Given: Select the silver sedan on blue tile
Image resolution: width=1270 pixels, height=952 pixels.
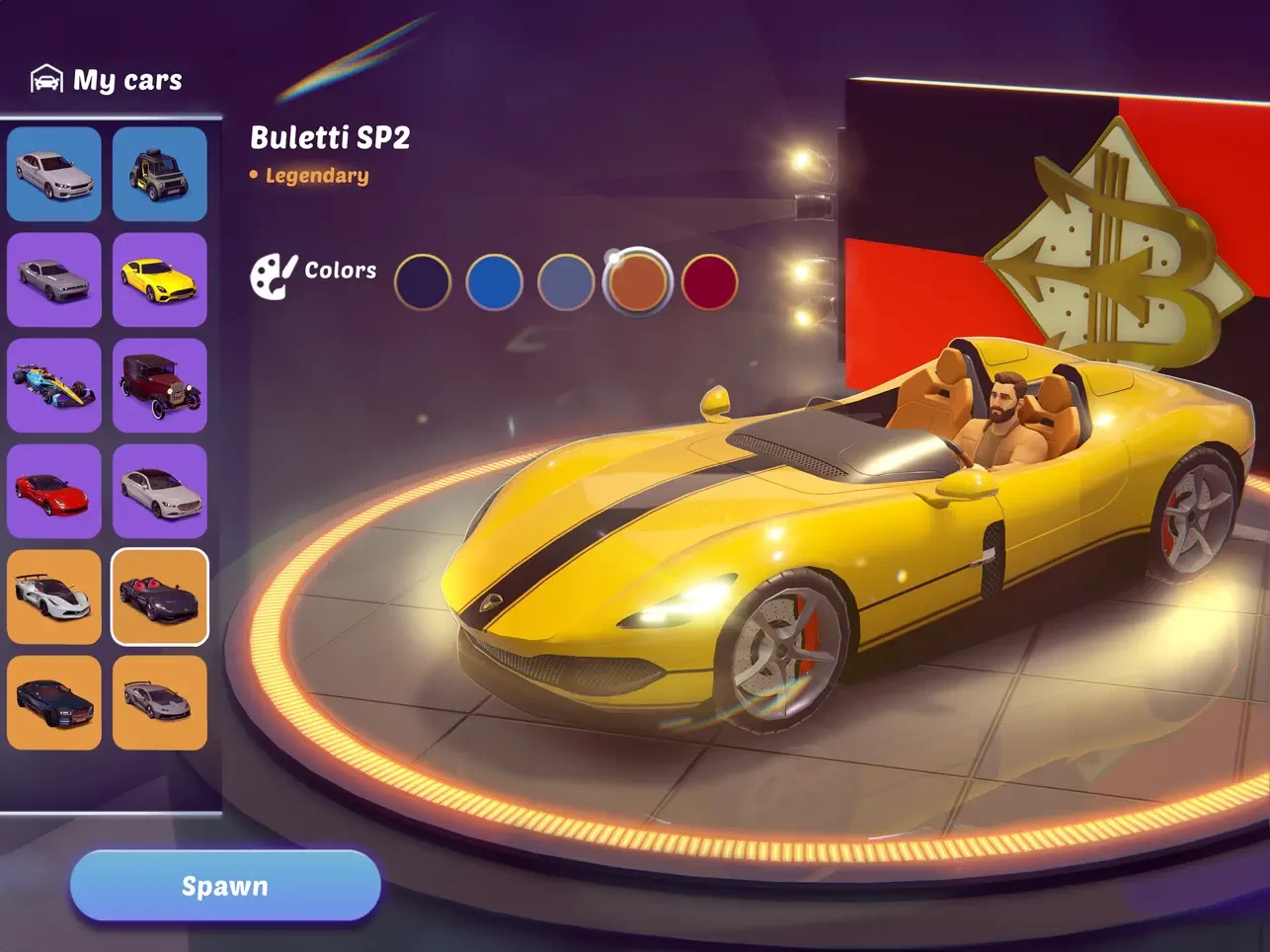Looking at the screenshot, I should [54, 174].
